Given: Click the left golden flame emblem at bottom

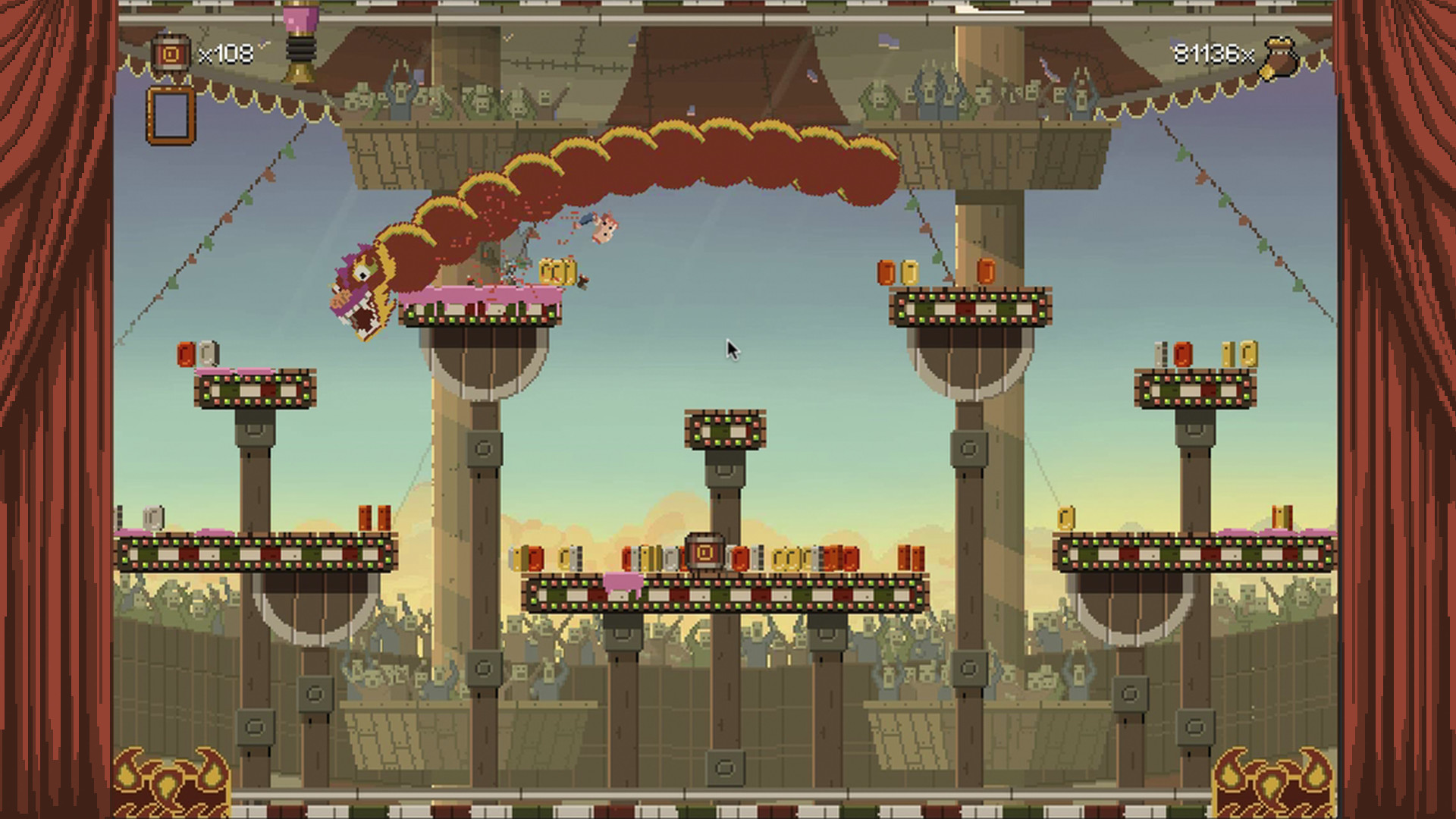Looking at the screenshot, I should click(x=168, y=777).
